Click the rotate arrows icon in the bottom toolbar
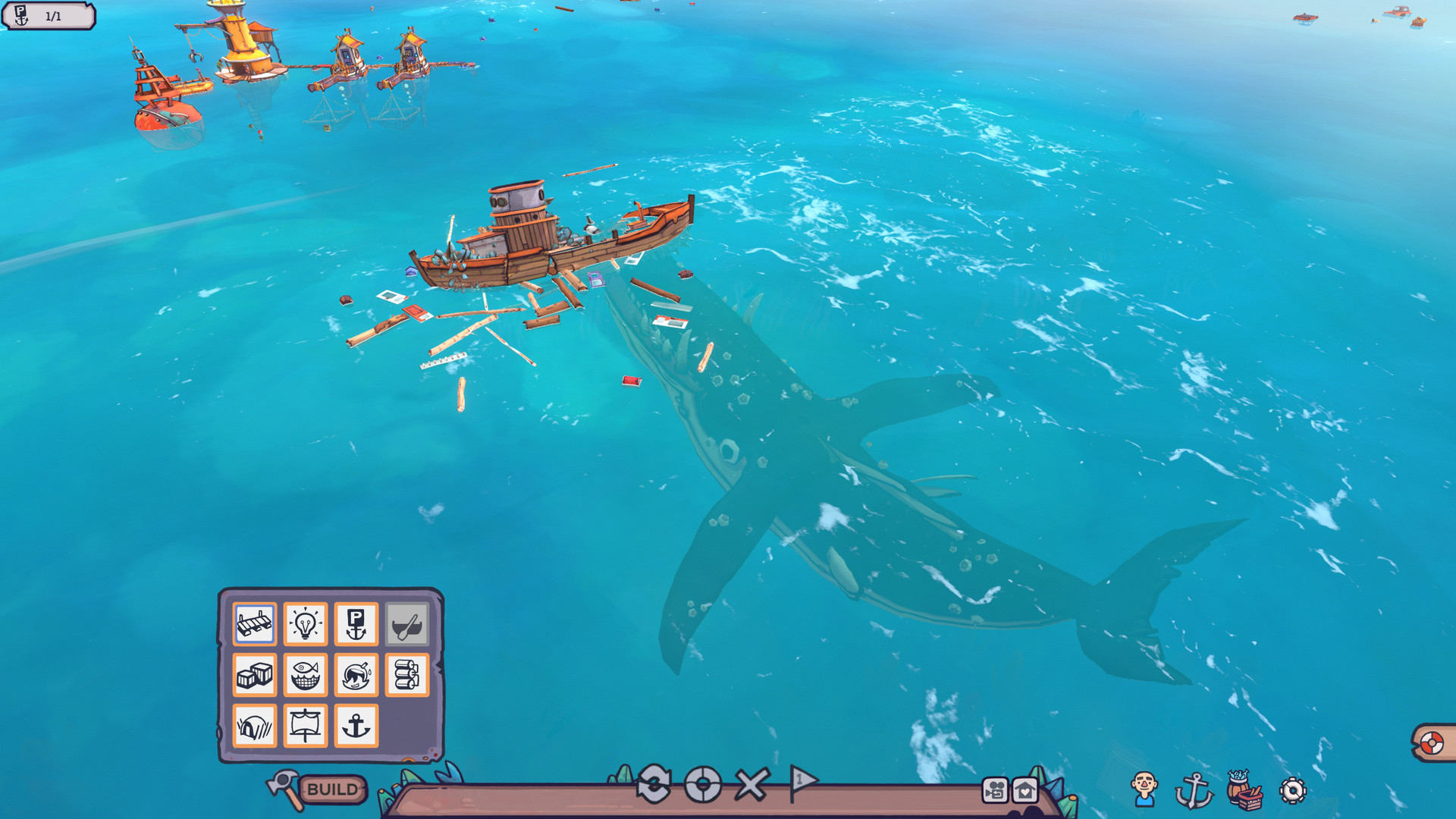The width and height of the screenshot is (1456, 819). click(x=654, y=783)
